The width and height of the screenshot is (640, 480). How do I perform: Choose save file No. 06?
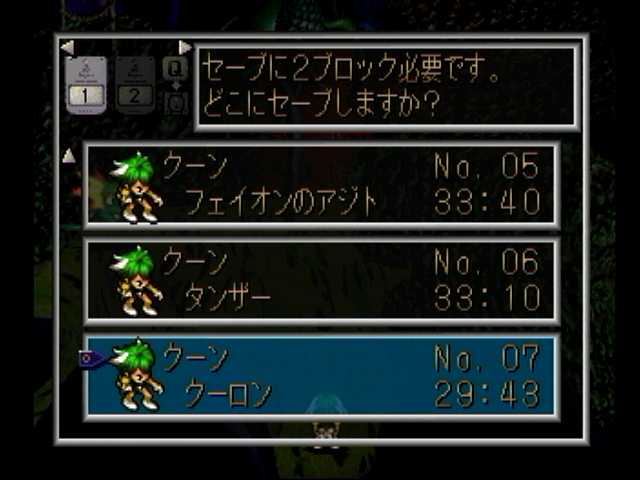322,280
